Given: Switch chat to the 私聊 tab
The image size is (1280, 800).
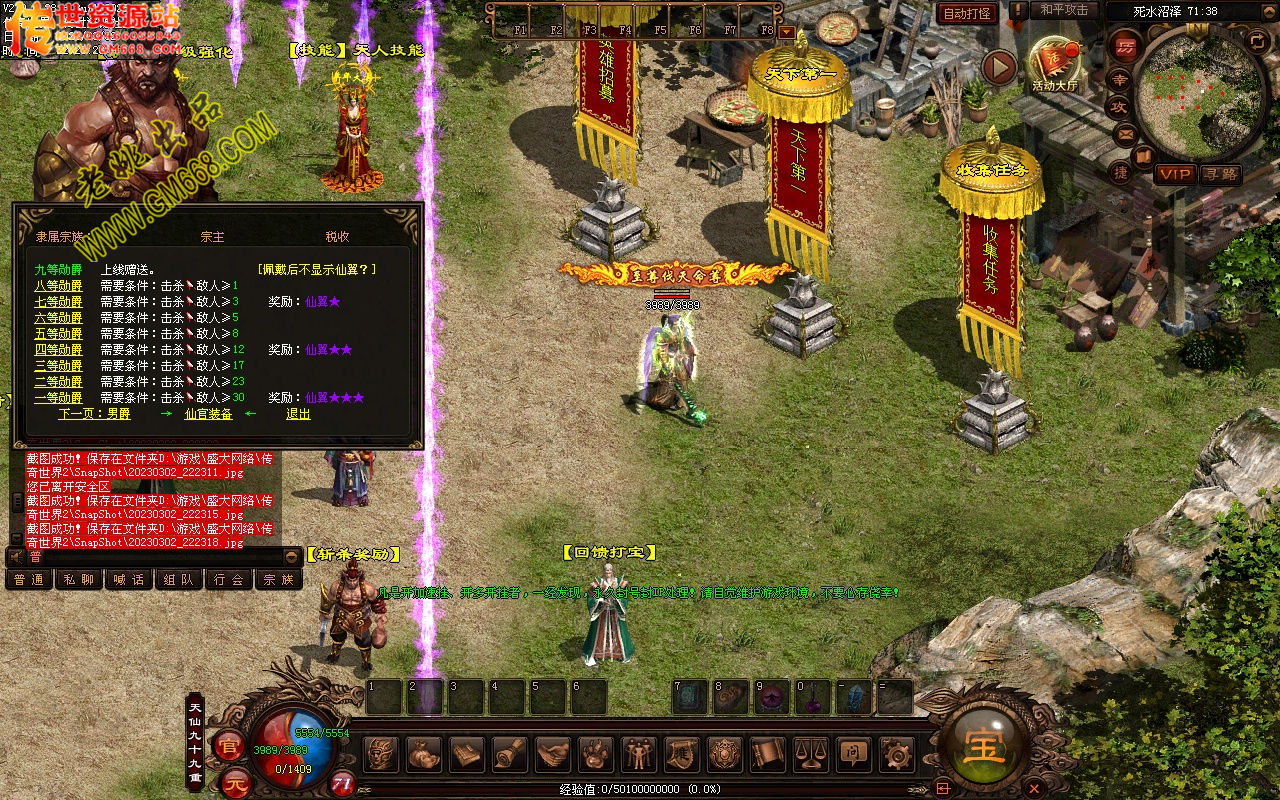Looking at the screenshot, I should (x=78, y=579).
